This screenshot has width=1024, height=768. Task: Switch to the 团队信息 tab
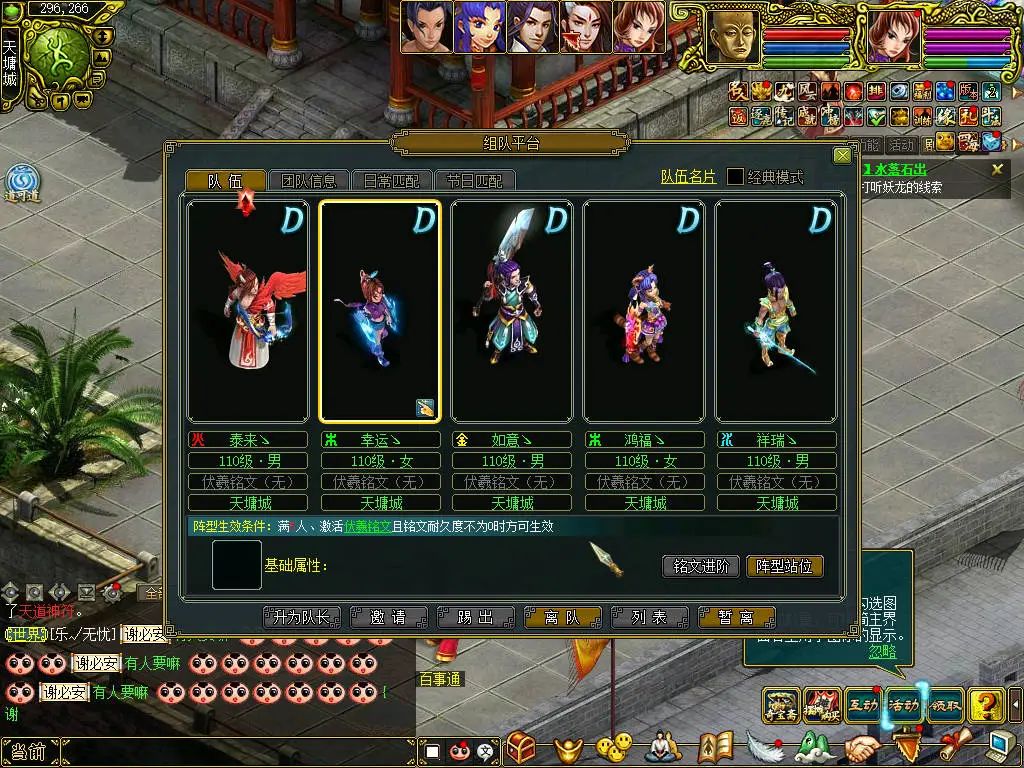309,181
